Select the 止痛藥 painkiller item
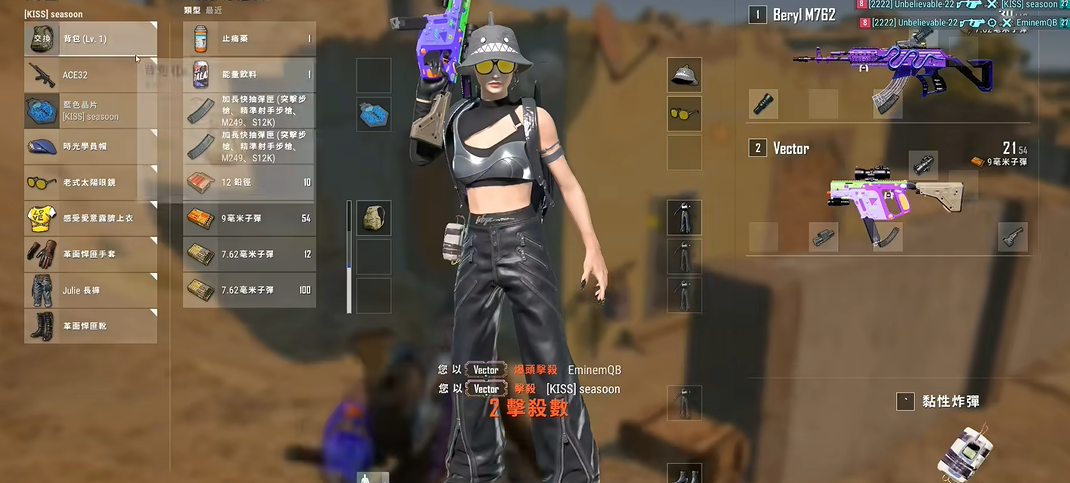Viewport: 1070px width, 483px height. tap(249, 39)
